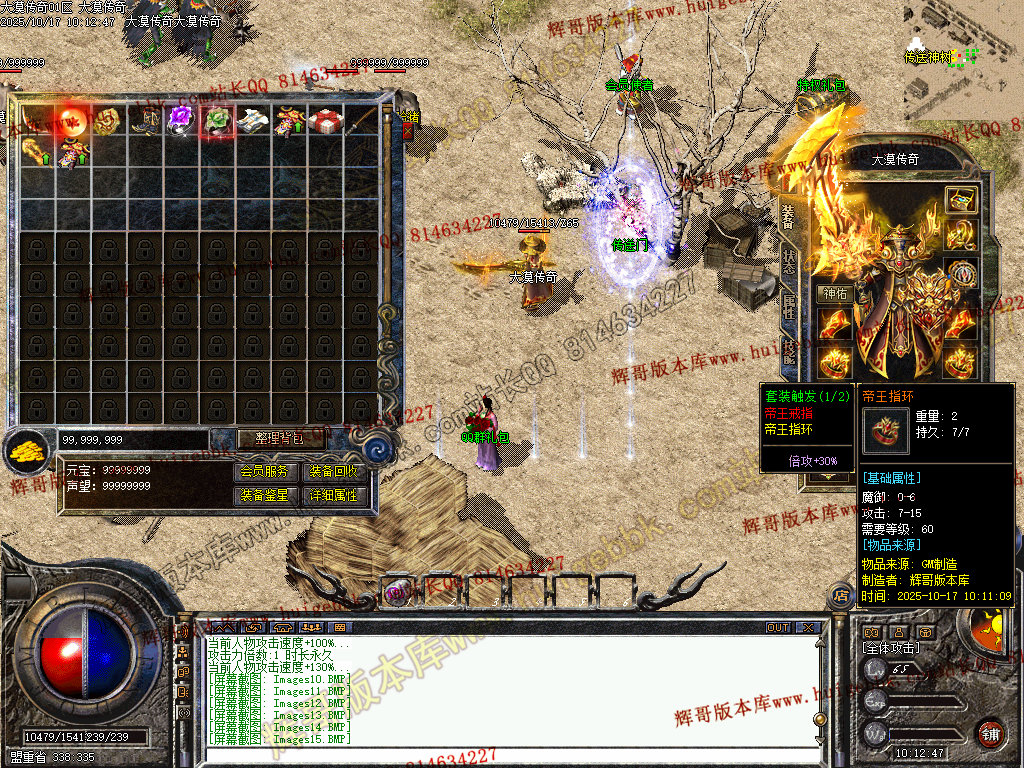The height and width of the screenshot is (768, 1024).
Task: Open 装备鉴星 equipment appraisal
Action: [265, 495]
